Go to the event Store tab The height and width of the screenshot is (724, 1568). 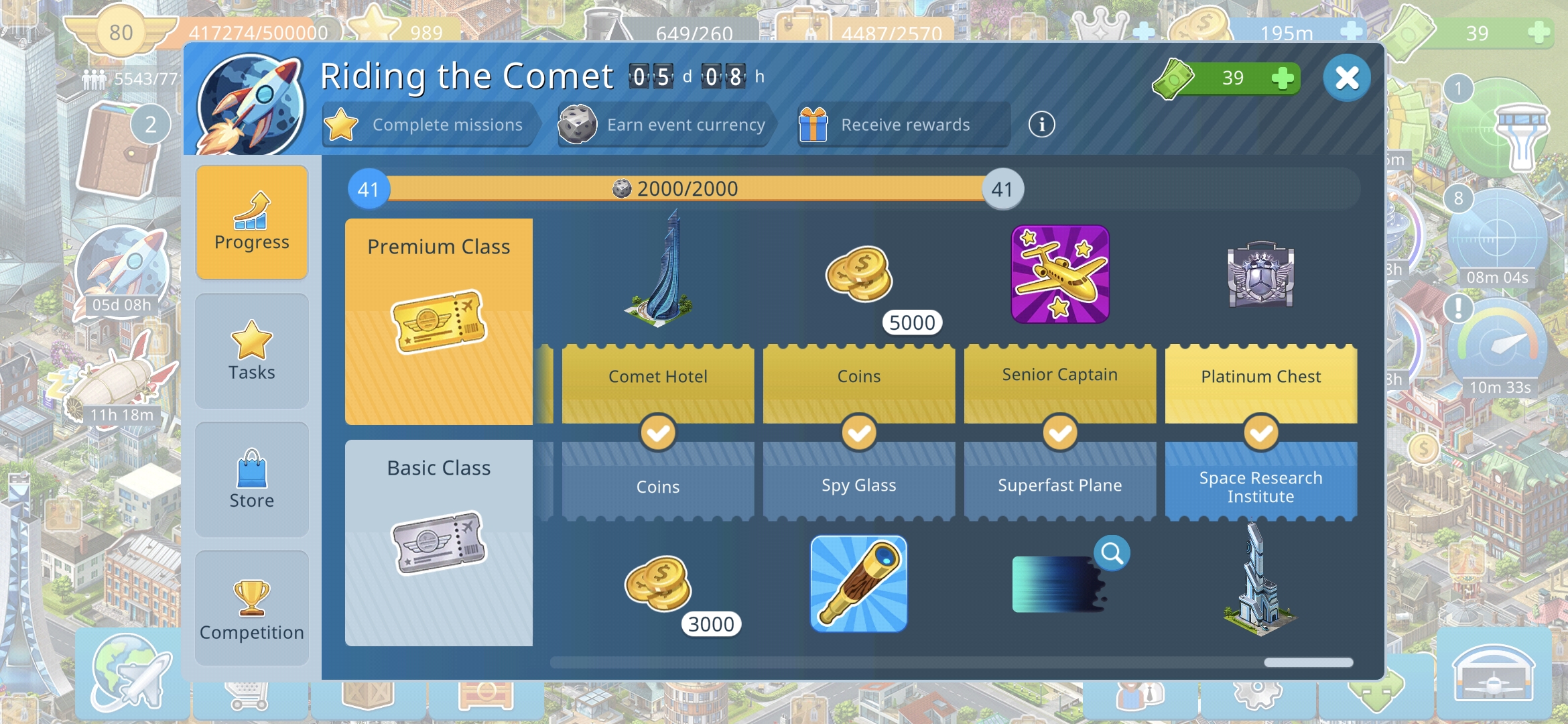(x=252, y=479)
